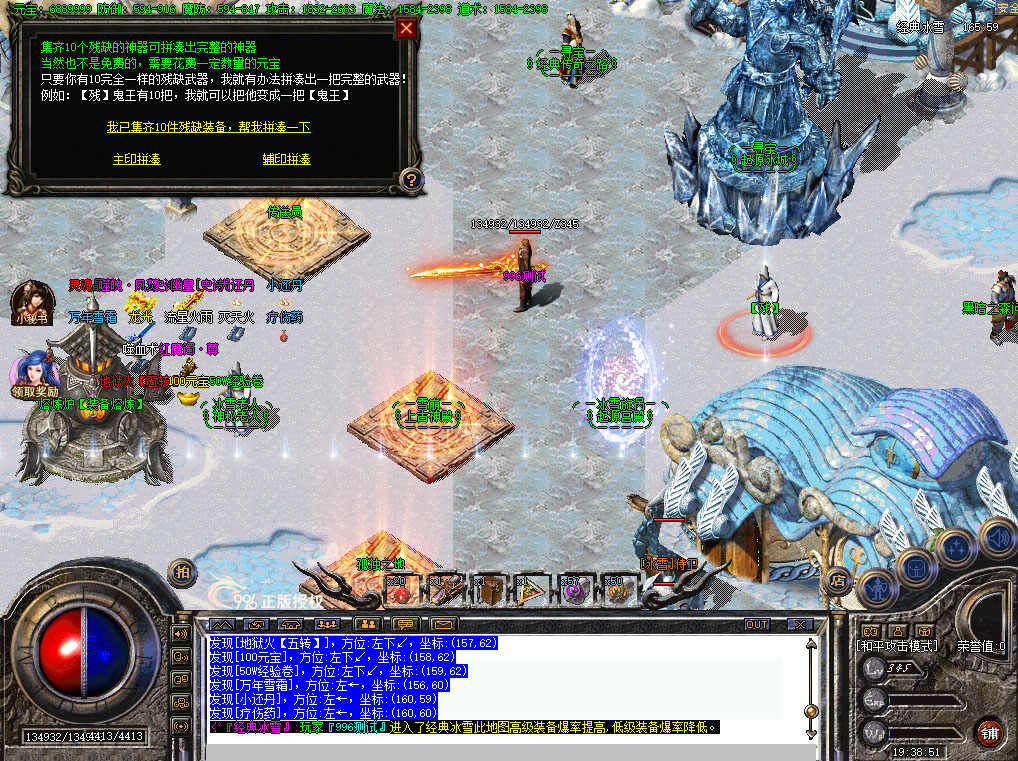Open the 拍 auction round button
The image size is (1018, 761).
tap(181, 572)
